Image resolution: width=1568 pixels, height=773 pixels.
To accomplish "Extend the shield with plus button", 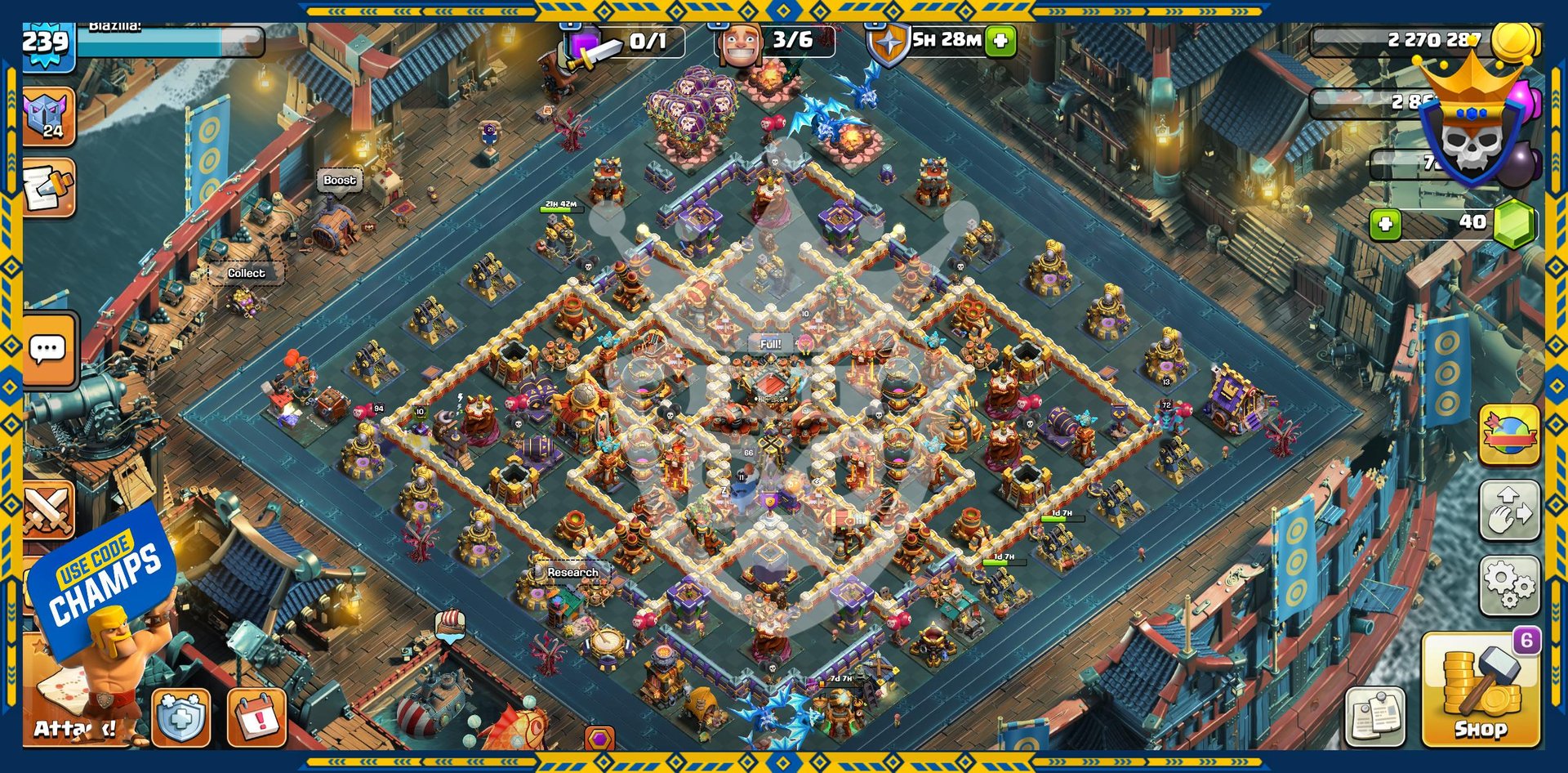I will click(x=1000, y=40).
